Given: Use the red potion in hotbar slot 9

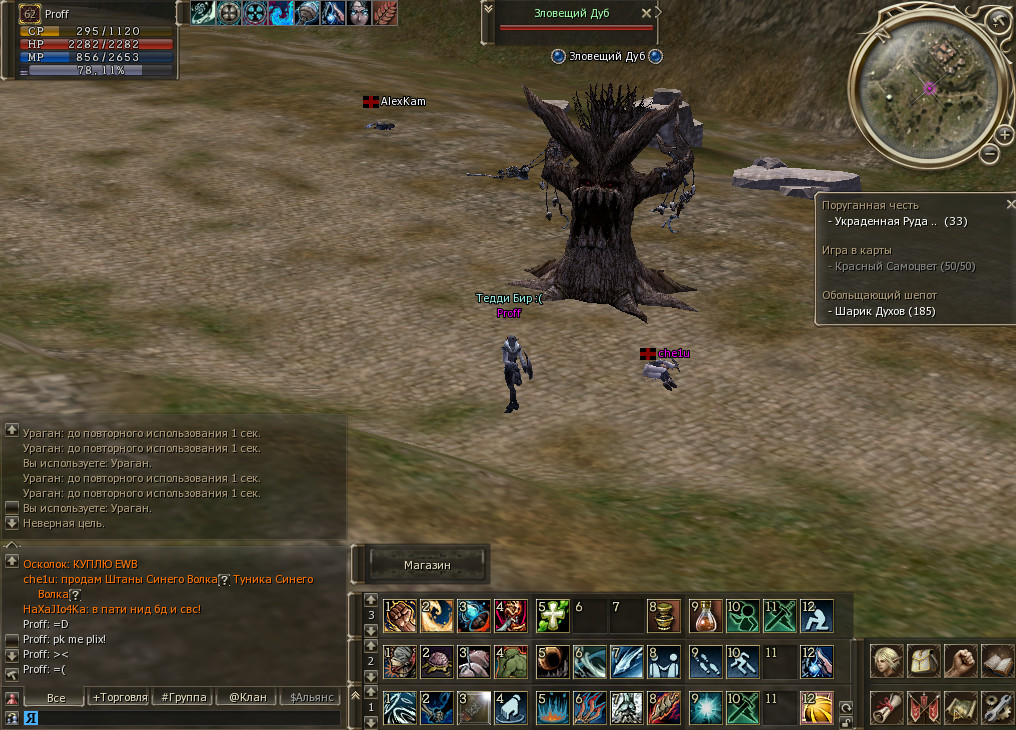Looking at the screenshot, I should click(707, 615).
